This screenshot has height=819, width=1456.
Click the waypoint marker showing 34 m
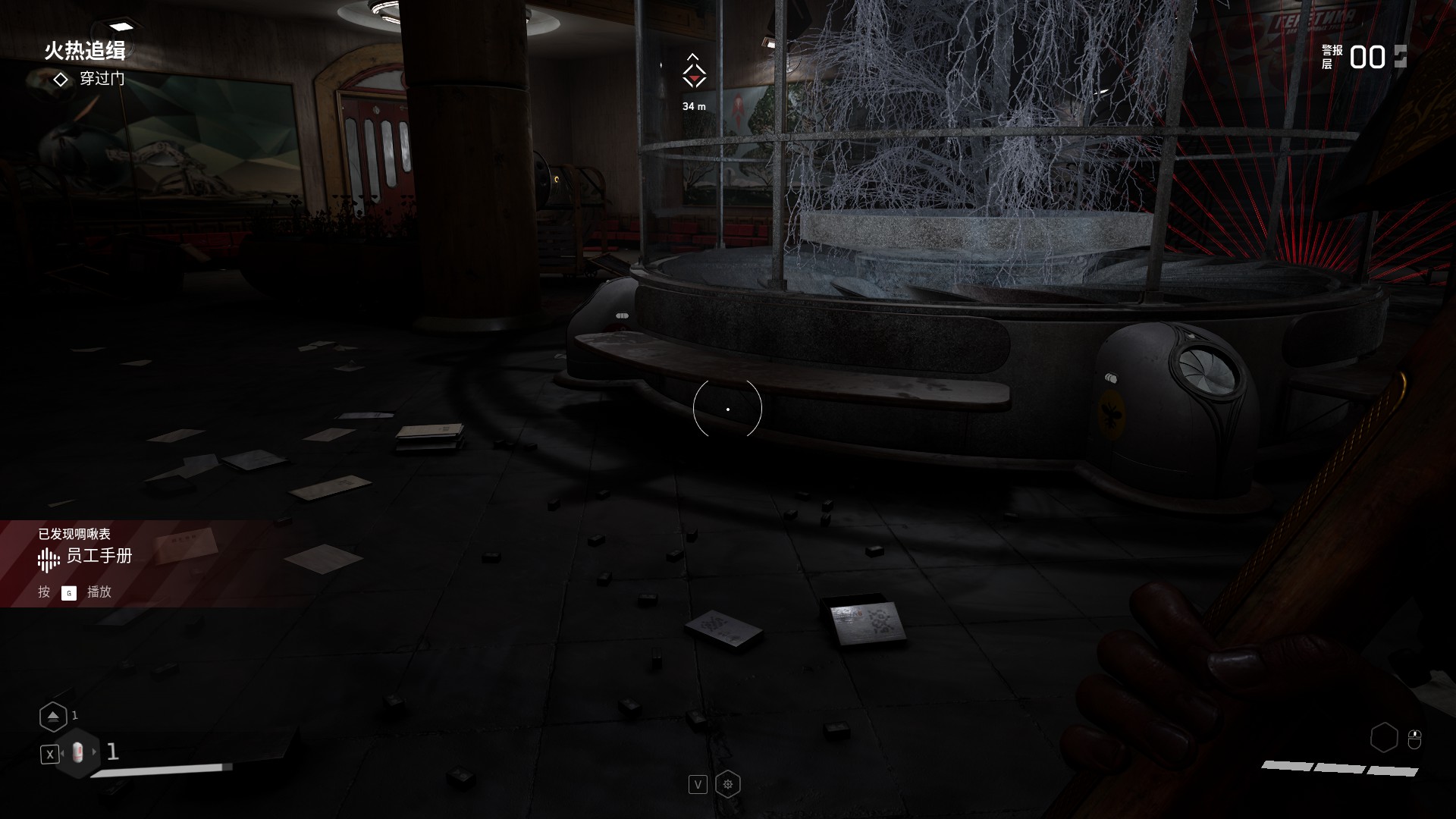[x=693, y=75]
